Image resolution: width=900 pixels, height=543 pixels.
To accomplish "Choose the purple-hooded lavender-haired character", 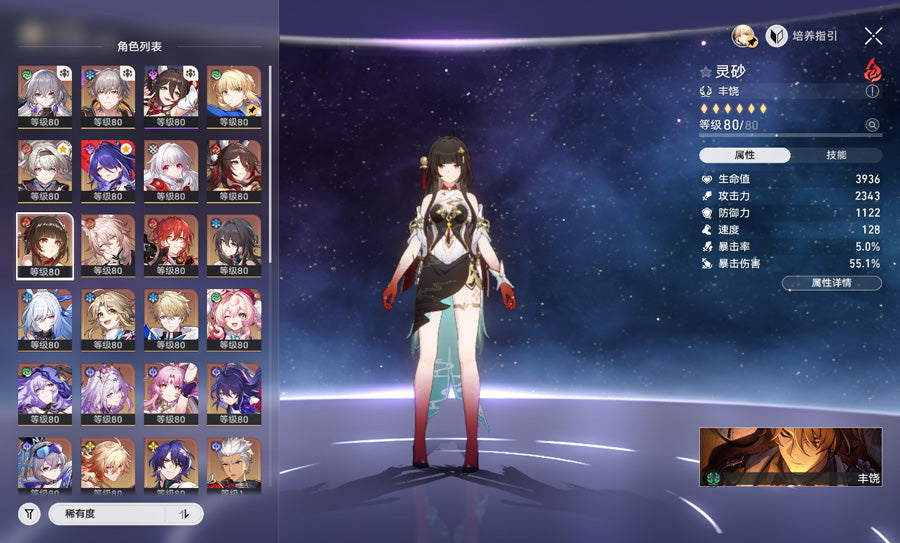I will click(44, 394).
